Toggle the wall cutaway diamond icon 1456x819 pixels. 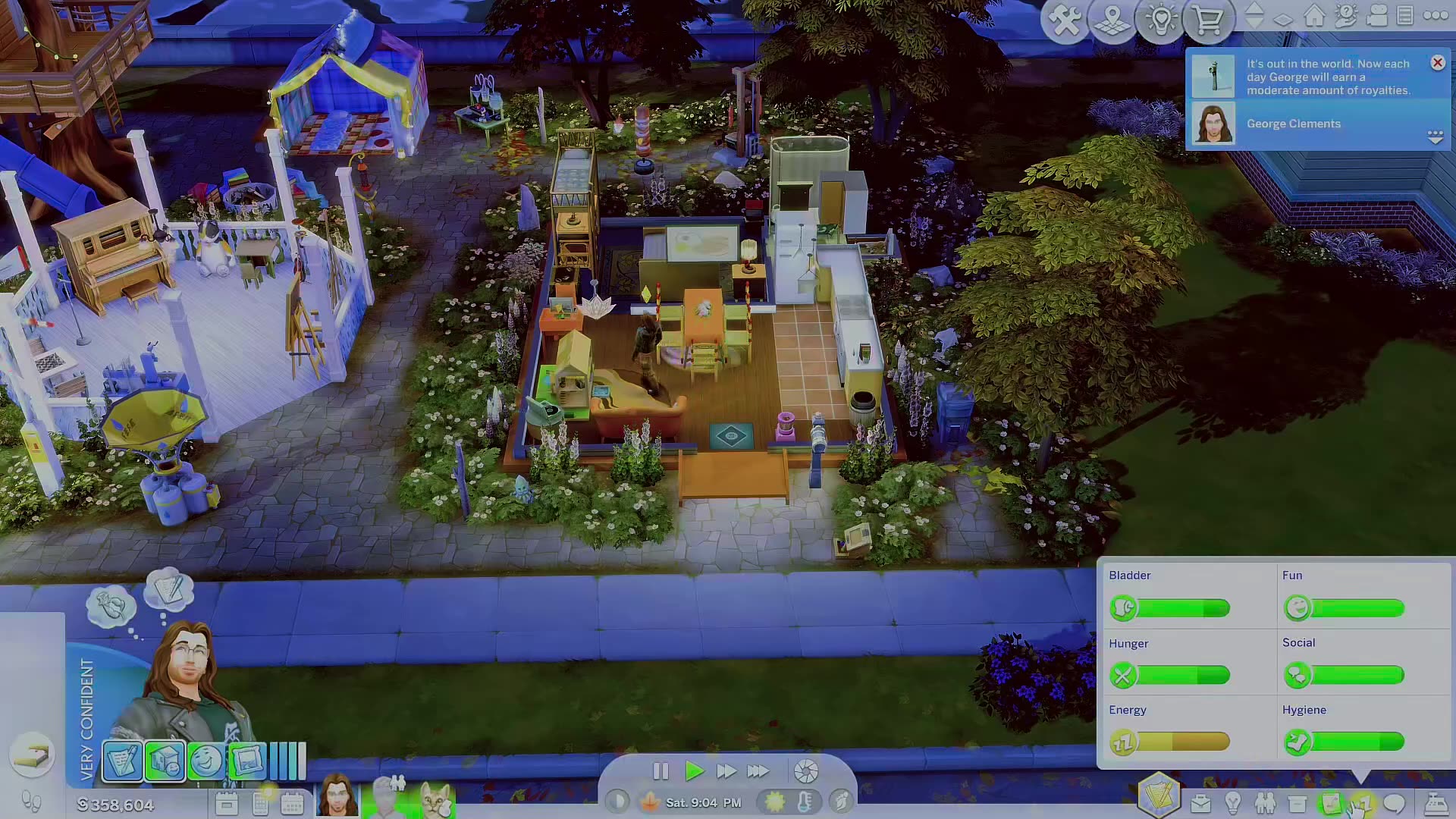(1283, 18)
